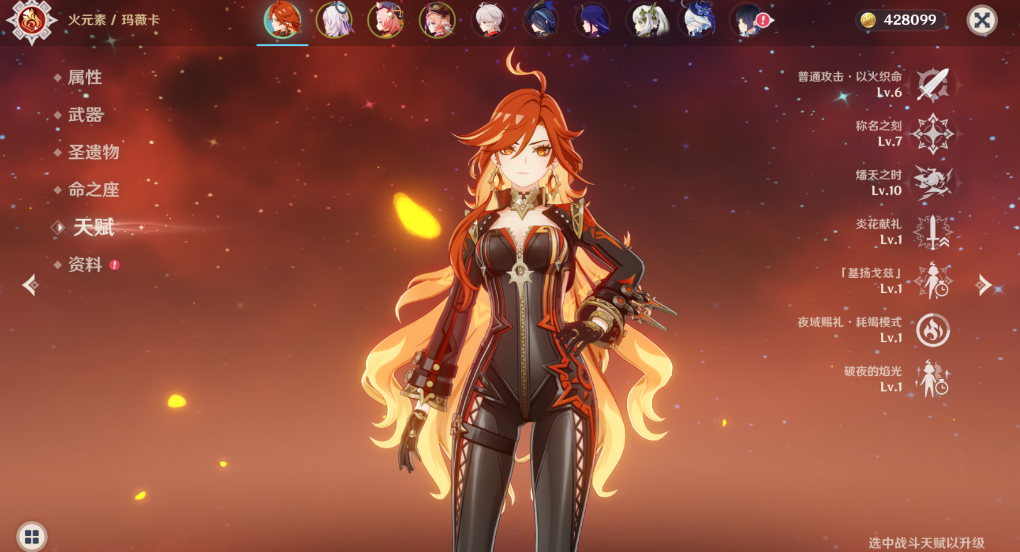Image resolution: width=1020 pixels, height=552 pixels.
Task: Select the 「基扬戈兹」 passive talent icon
Action: click(933, 281)
